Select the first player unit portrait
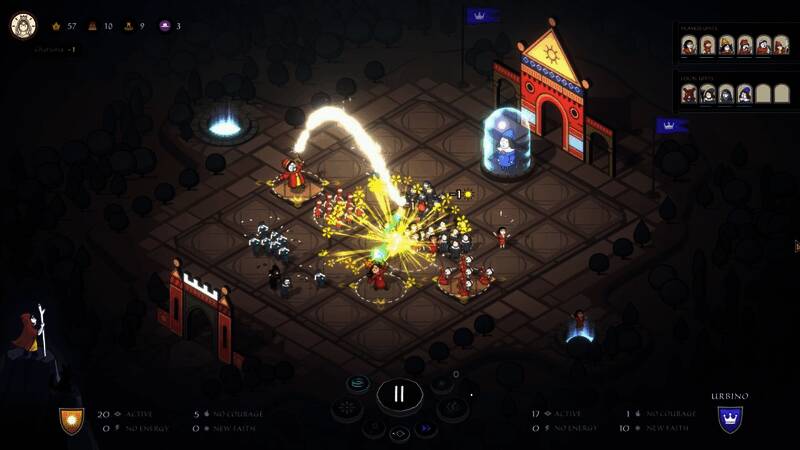This screenshot has height=450, width=800. [x=689, y=46]
